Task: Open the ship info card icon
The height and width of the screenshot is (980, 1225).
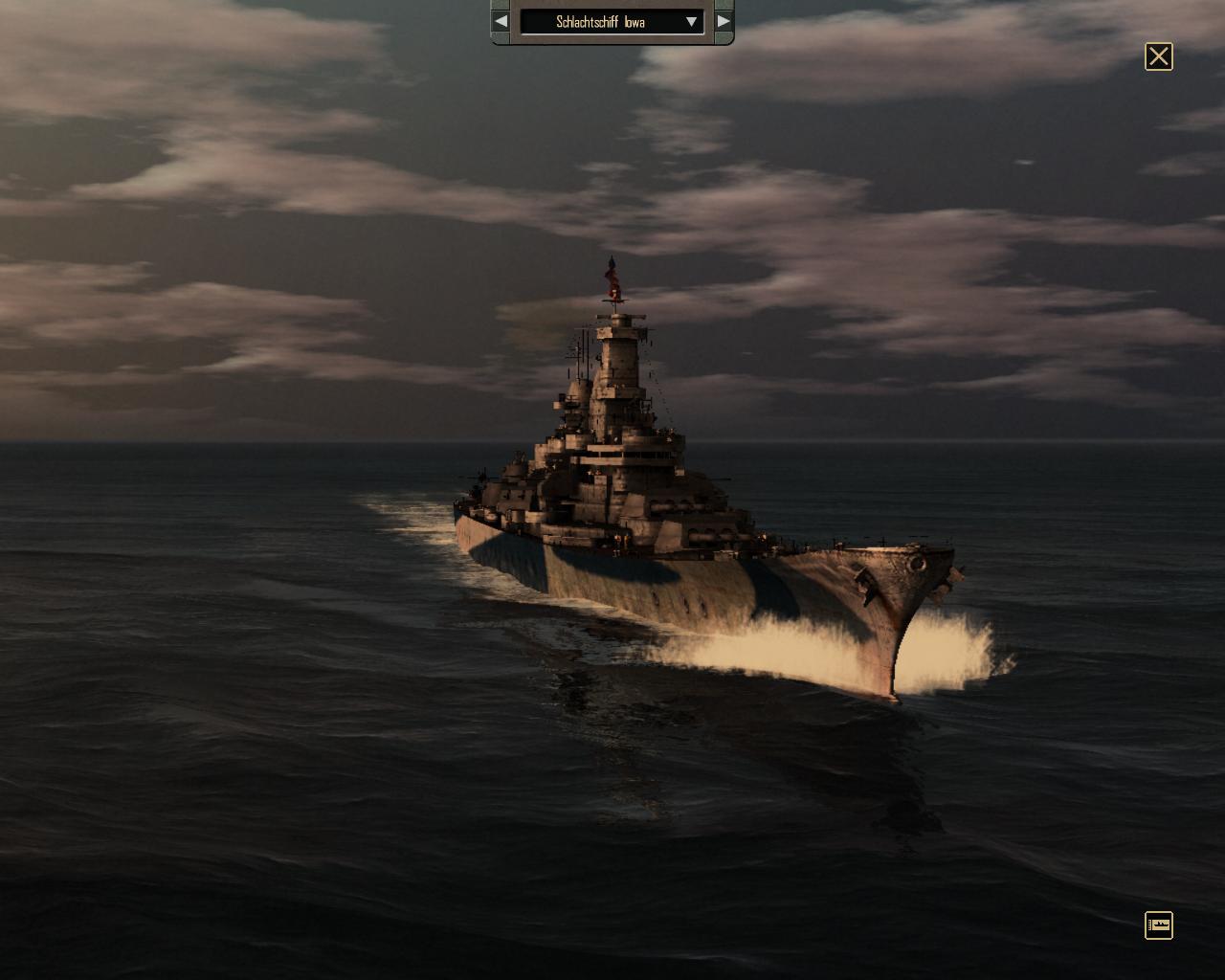Action: (1158, 924)
